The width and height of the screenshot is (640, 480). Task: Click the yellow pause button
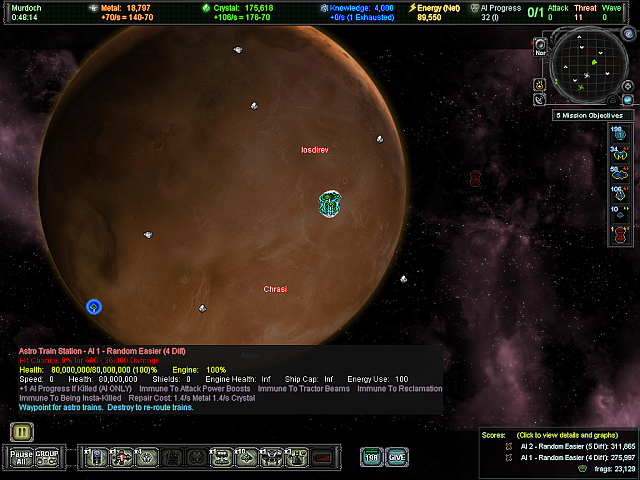[21, 432]
